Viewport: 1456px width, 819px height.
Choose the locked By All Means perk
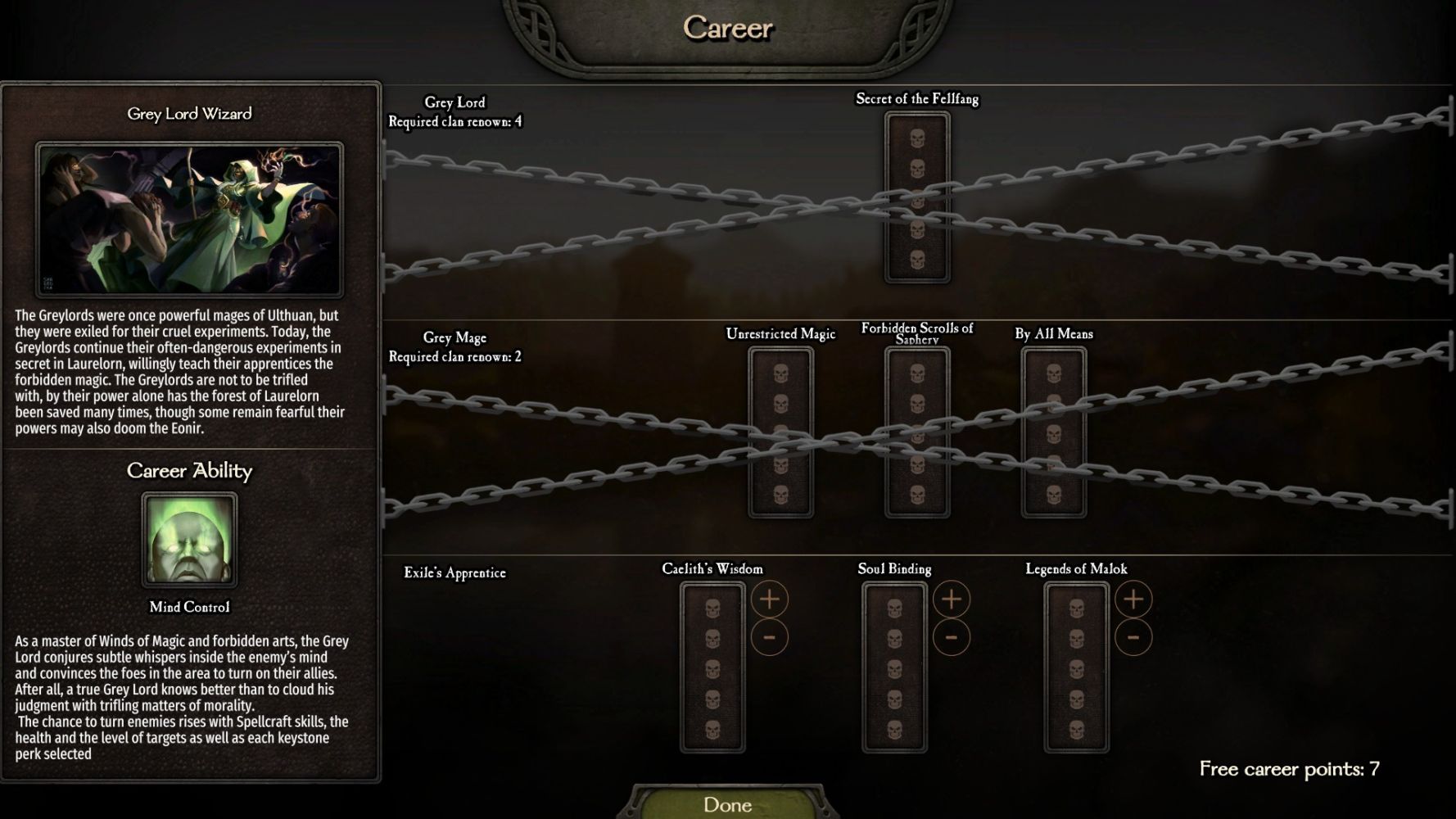click(1054, 432)
